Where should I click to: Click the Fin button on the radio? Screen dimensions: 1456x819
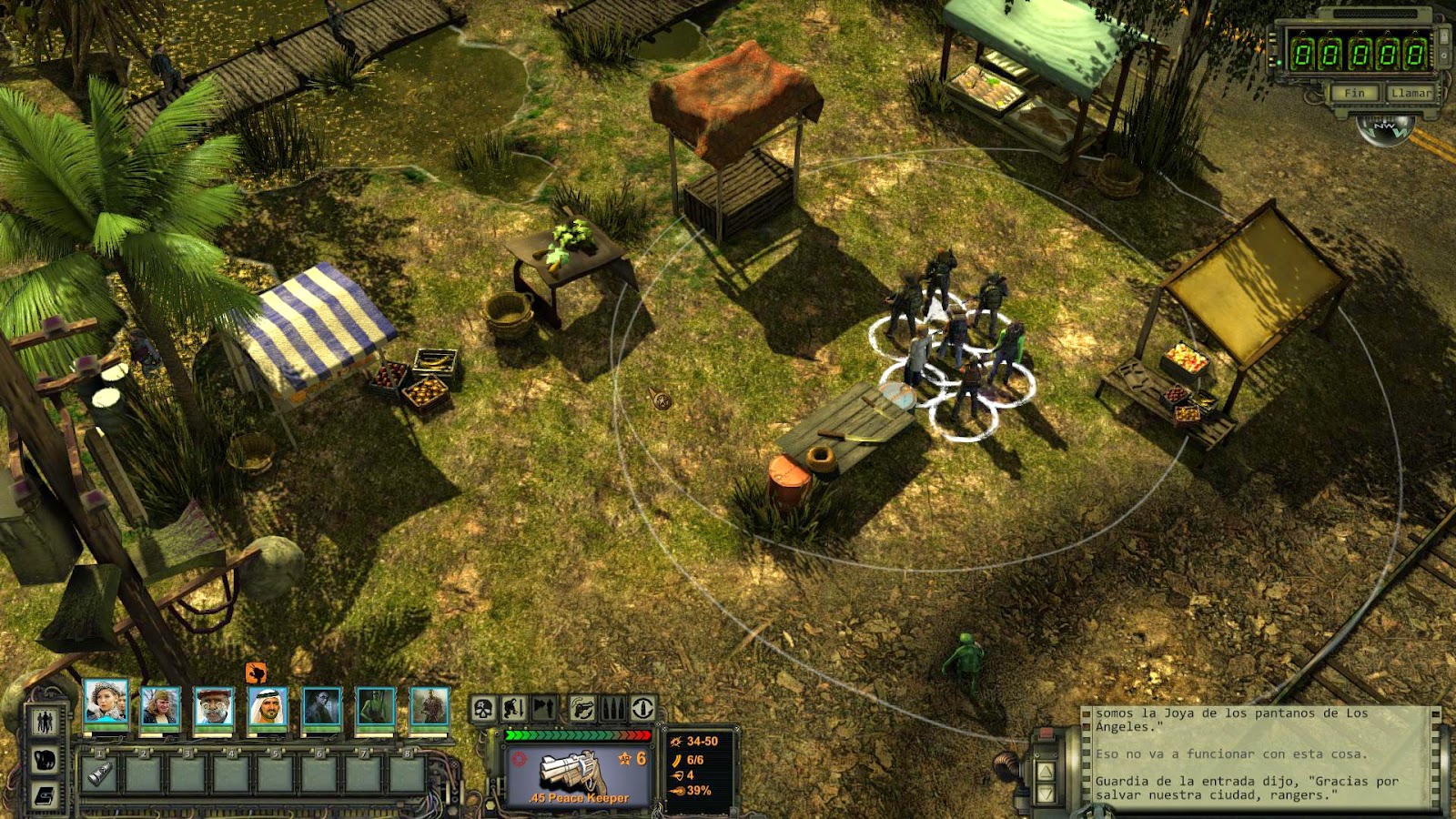click(x=1355, y=93)
